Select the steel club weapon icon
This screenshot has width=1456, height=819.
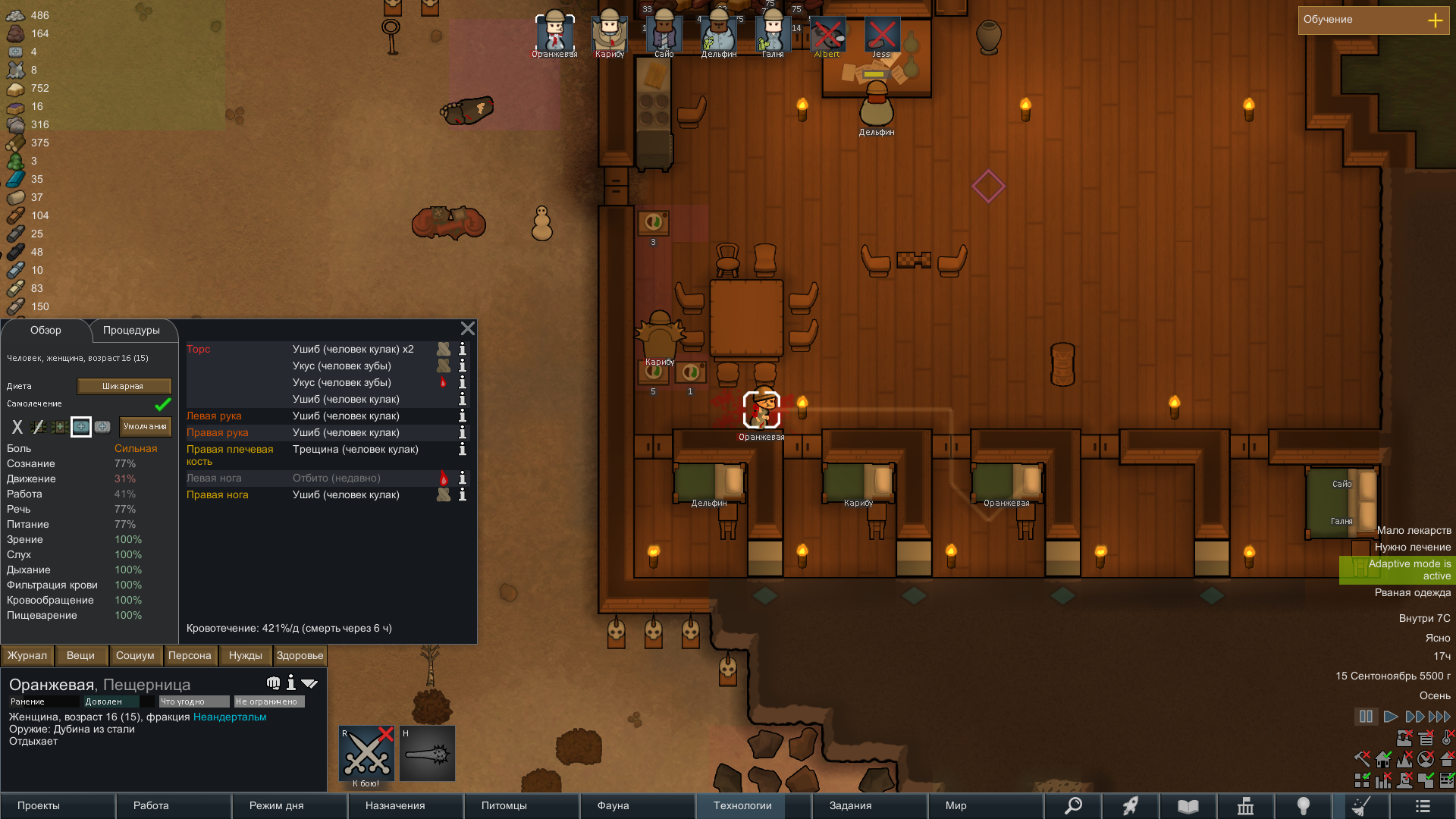pyautogui.click(x=427, y=755)
